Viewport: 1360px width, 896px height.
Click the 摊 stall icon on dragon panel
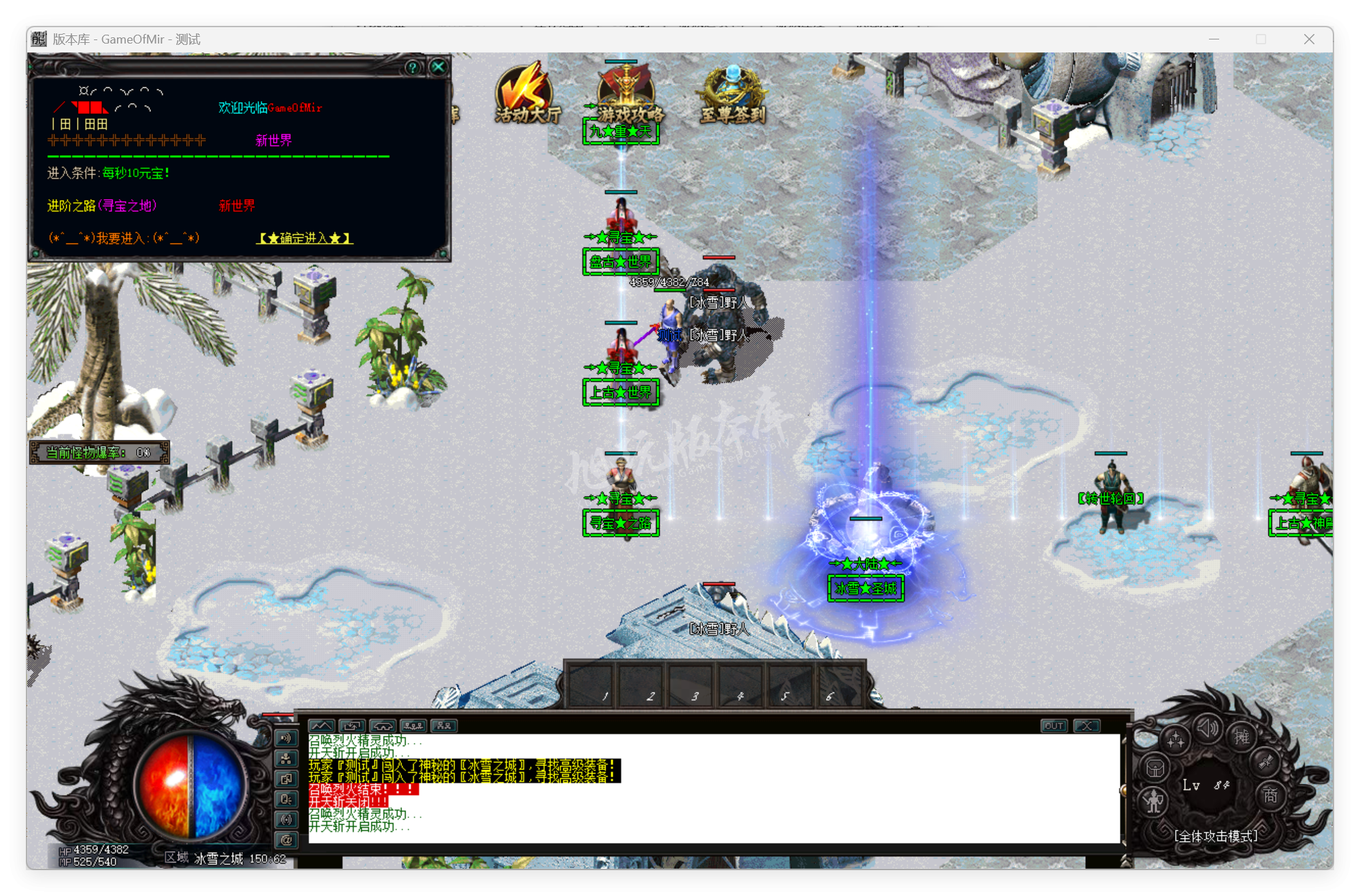pyautogui.click(x=1243, y=737)
